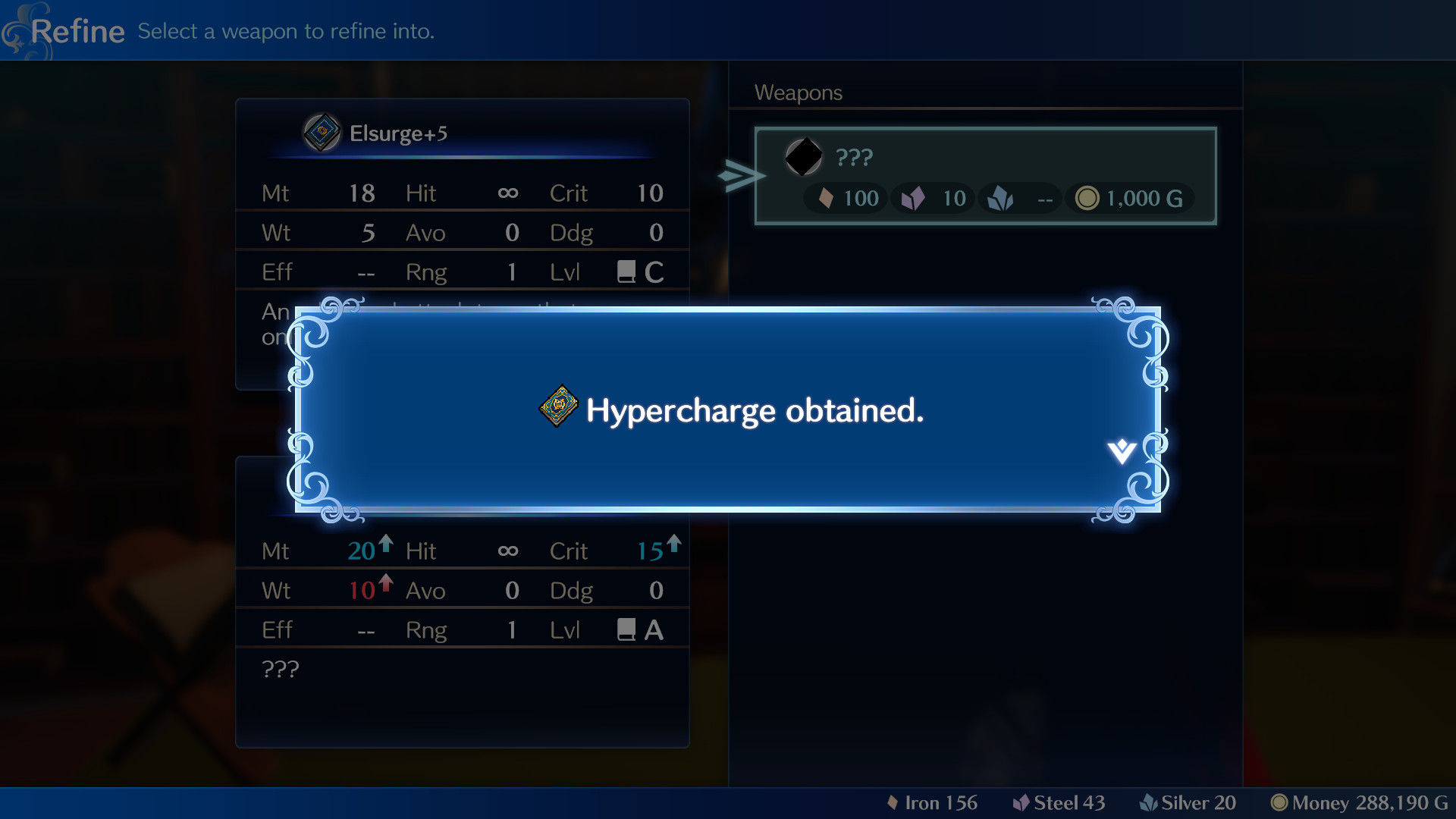This screenshot has height=819, width=1456.
Task: Select the Elsurge+5 weapon icon
Action: 321,132
